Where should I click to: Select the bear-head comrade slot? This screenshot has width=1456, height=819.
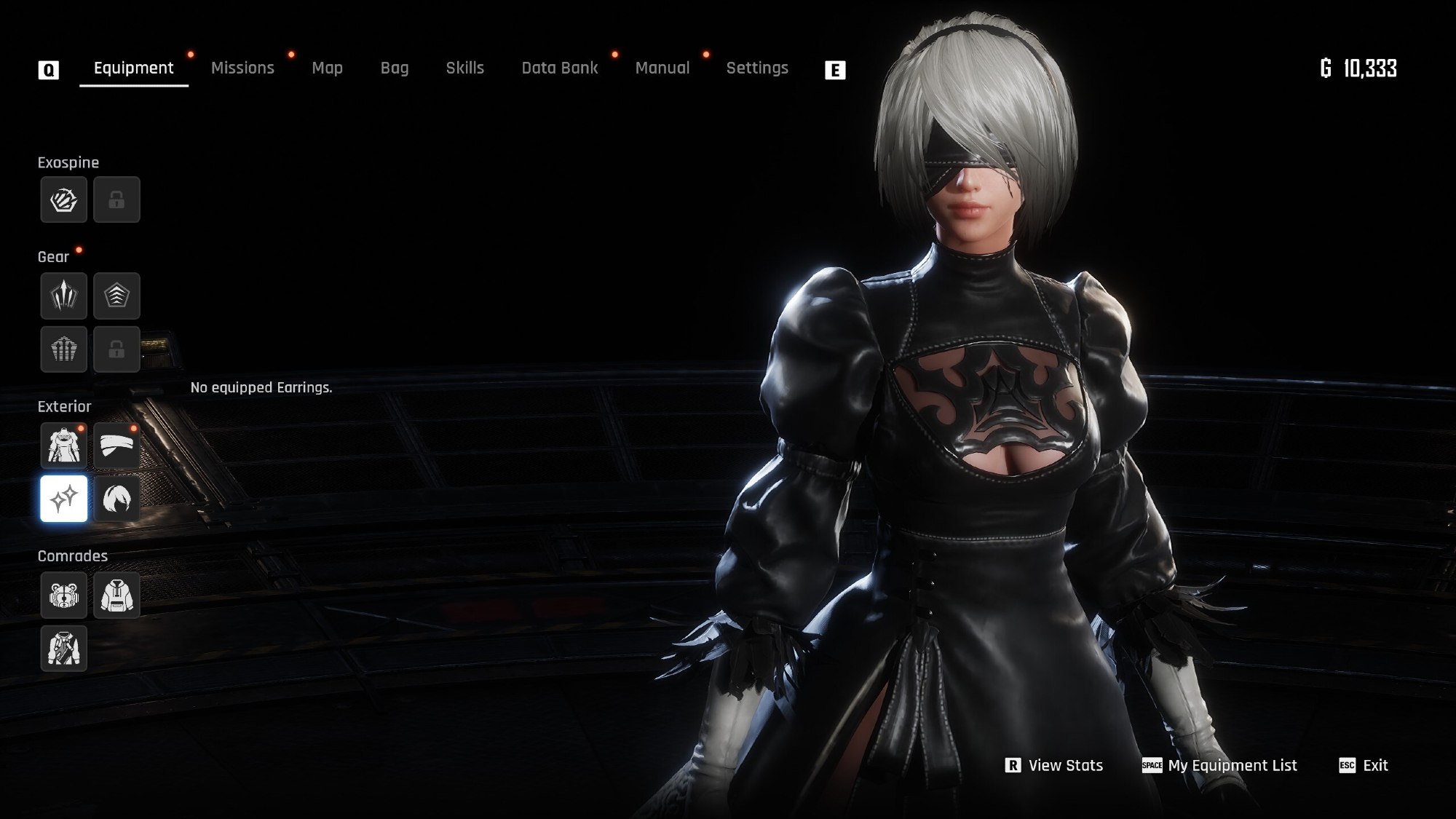coord(64,595)
